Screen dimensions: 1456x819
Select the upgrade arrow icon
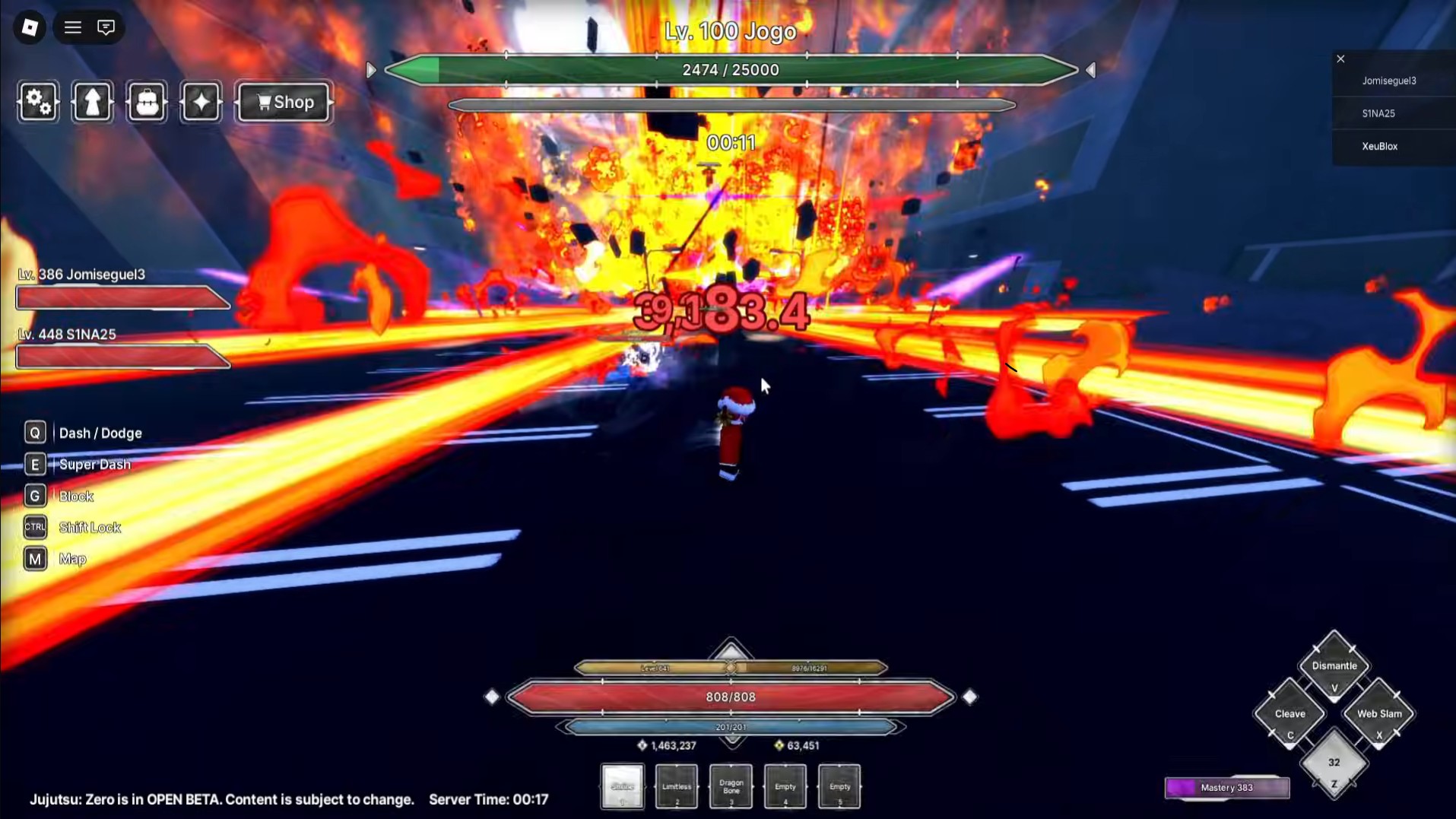click(91, 102)
